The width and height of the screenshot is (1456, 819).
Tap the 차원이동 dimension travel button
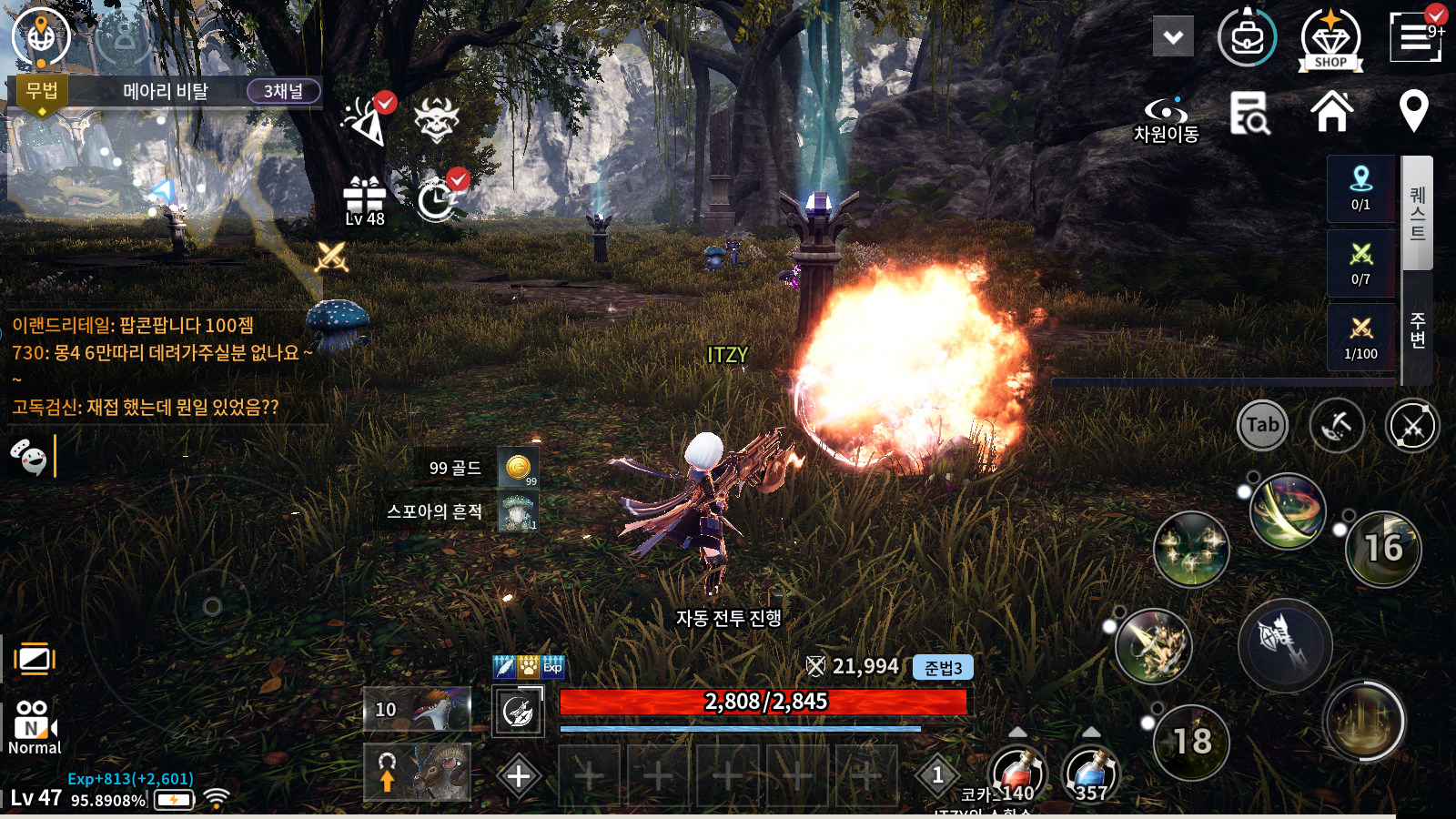tap(1166, 120)
